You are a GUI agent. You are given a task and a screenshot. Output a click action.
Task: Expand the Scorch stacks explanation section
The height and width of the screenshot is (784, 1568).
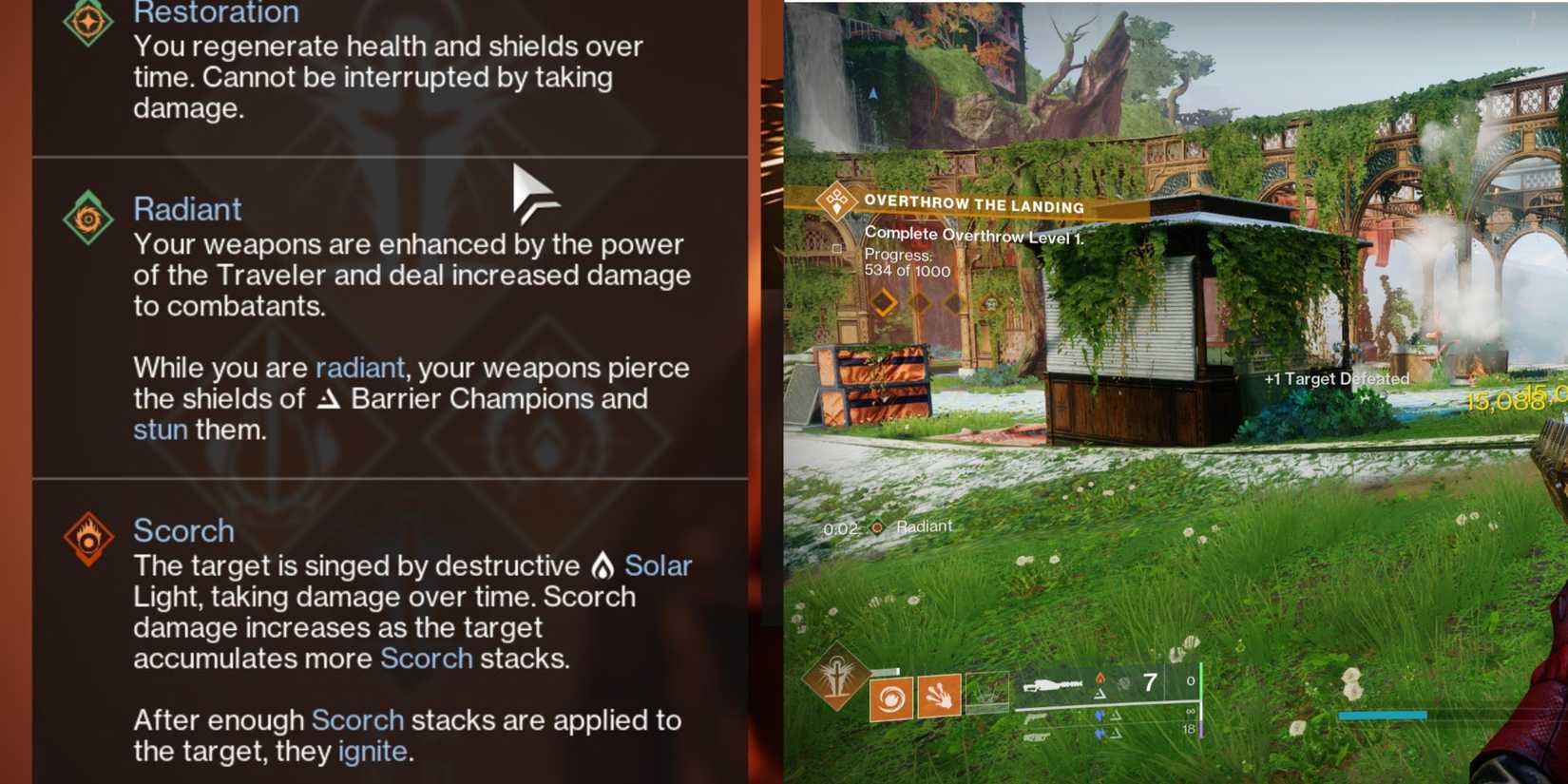click(409, 735)
